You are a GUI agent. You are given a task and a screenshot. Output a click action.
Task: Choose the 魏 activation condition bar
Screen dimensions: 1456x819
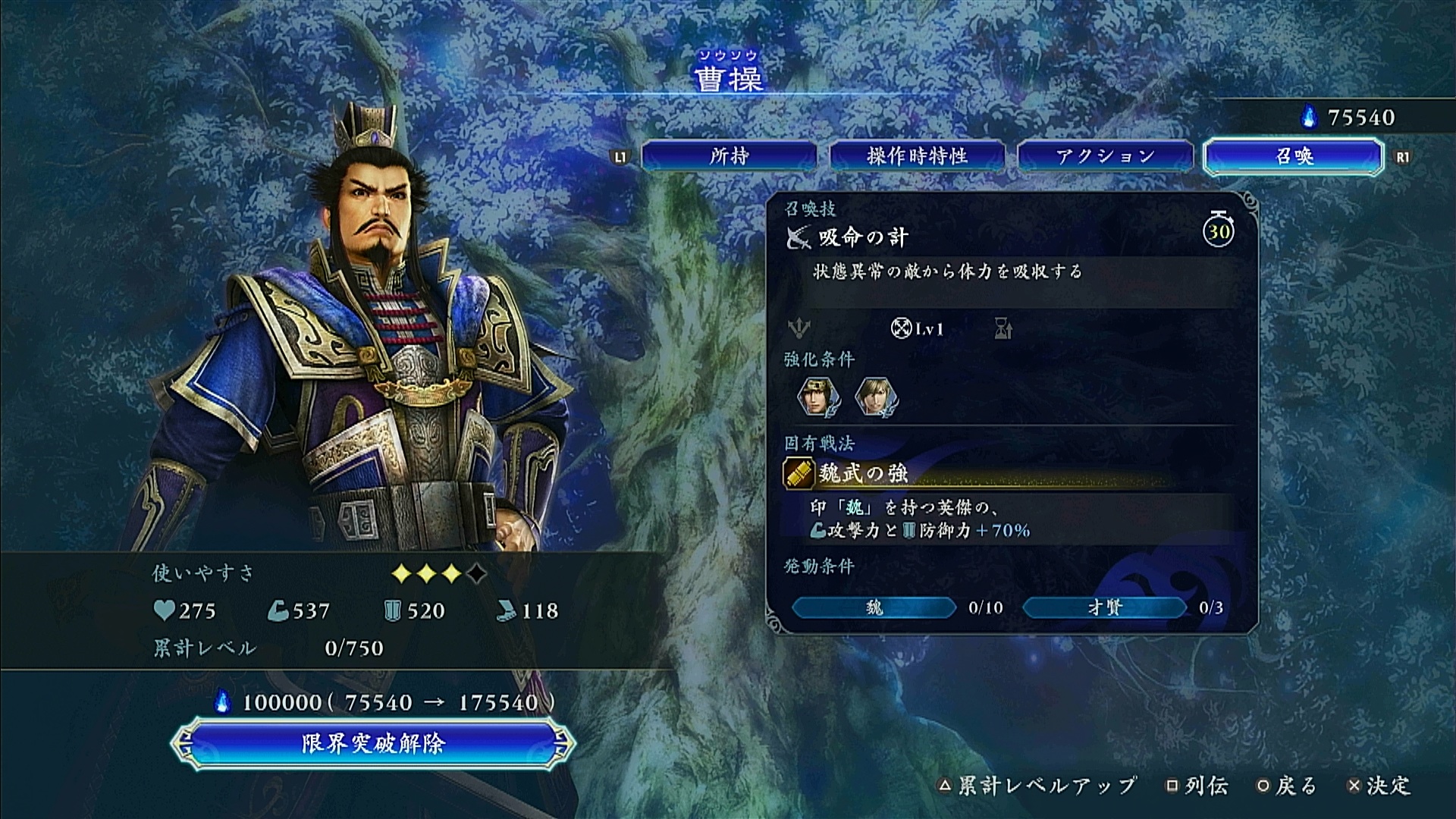(x=874, y=607)
